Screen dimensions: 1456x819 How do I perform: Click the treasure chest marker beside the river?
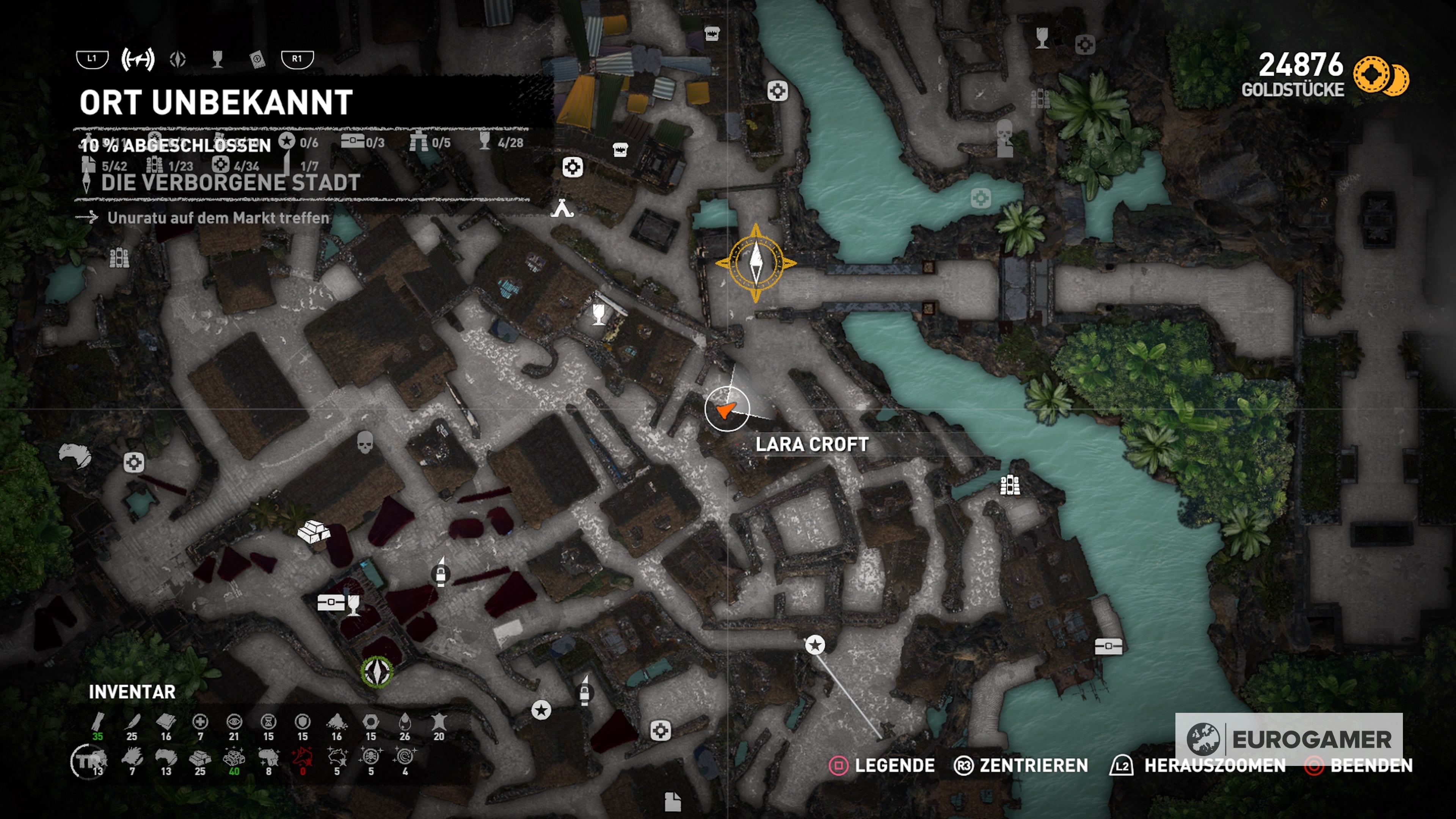1108,645
